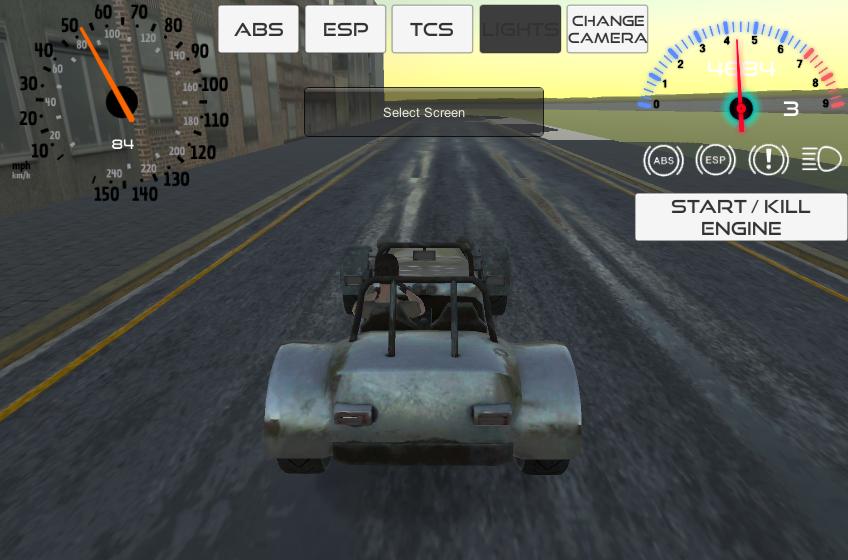
Task: Toggle the TCS traction control button
Action: coord(432,29)
